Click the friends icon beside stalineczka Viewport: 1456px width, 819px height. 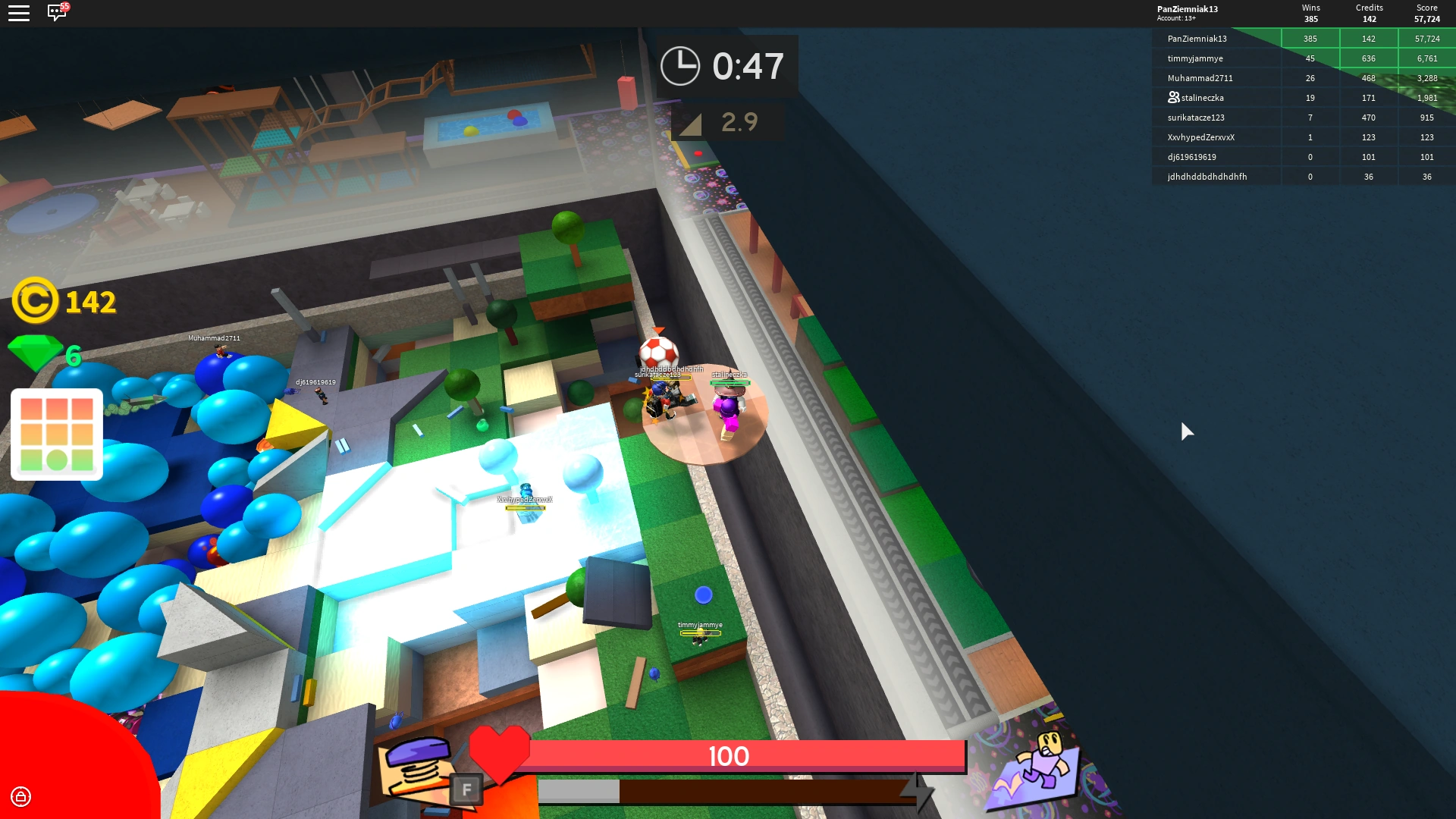1171,97
